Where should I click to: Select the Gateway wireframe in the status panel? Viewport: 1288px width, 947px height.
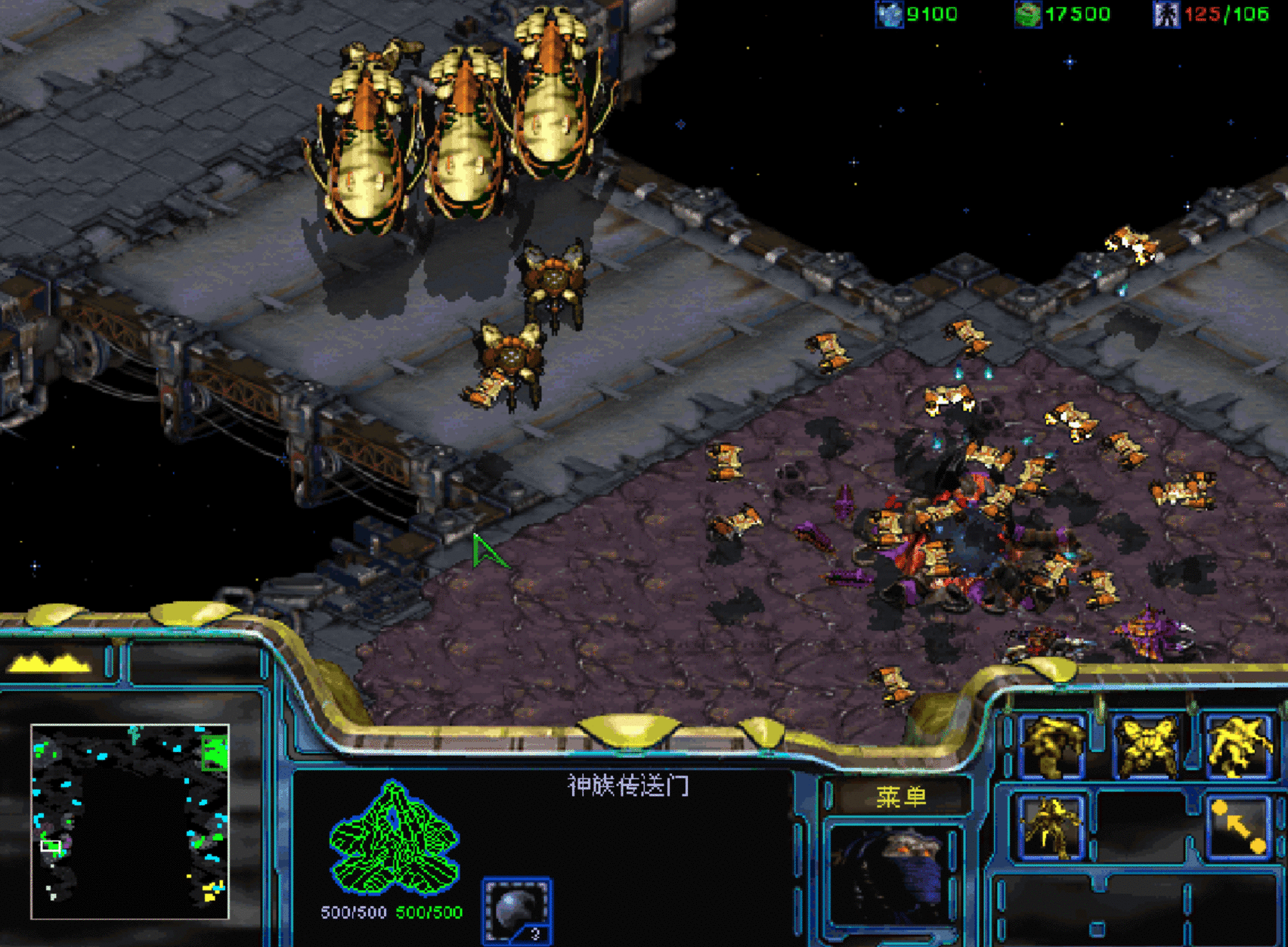click(394, 838)
